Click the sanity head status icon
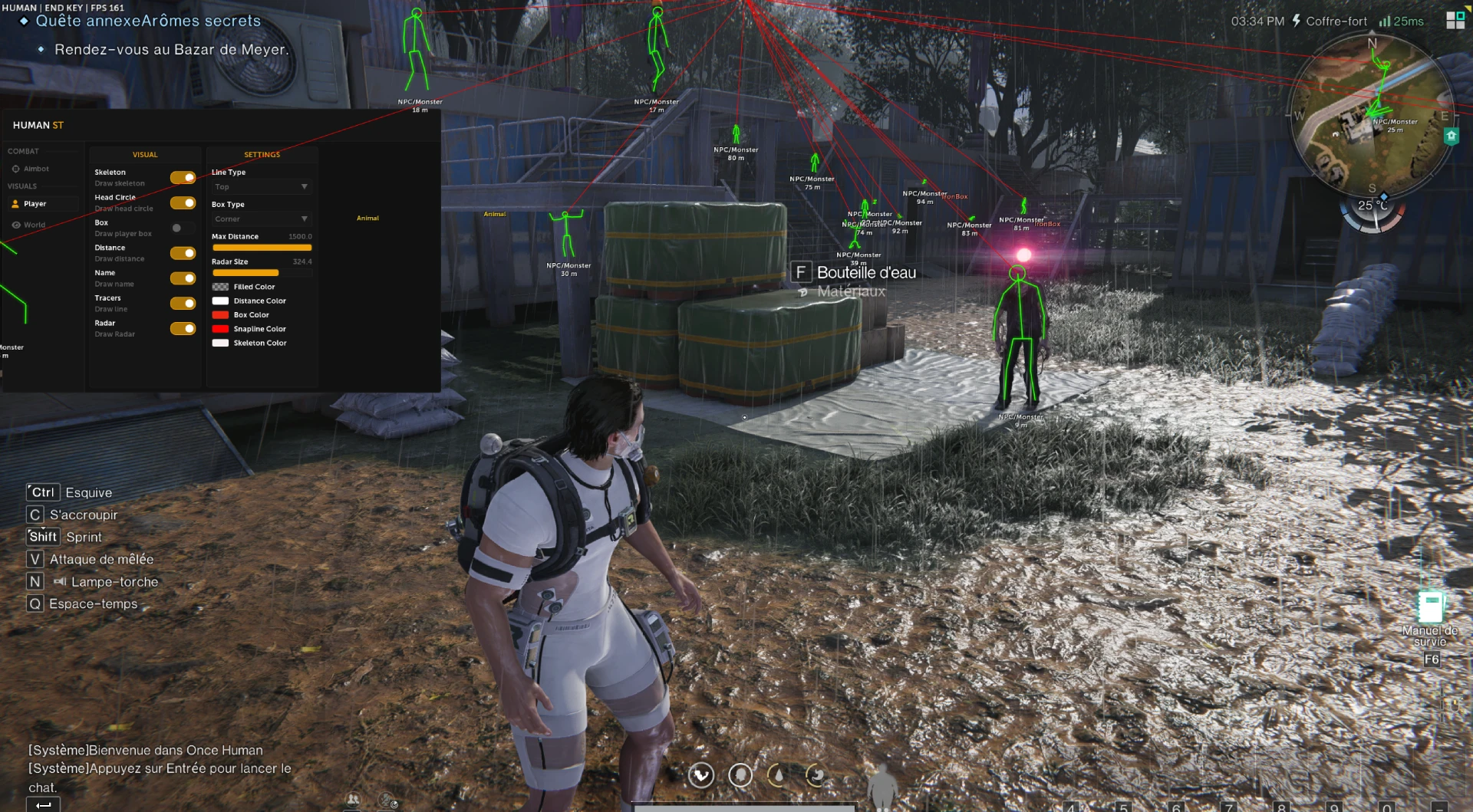The width and height of the screenshot is (1473, 812). point(740,775)
